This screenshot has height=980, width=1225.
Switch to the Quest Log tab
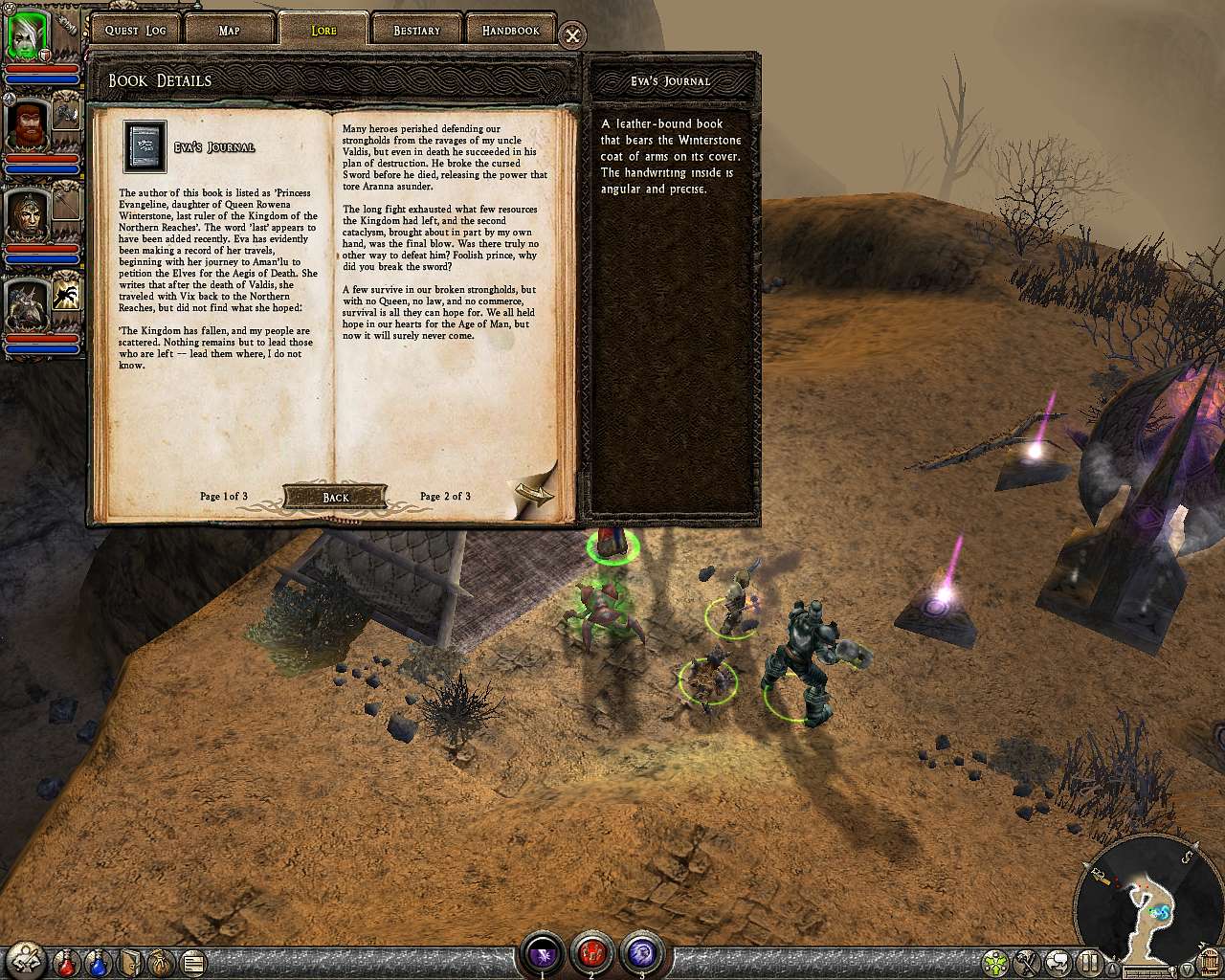click(x=135, y=31)
